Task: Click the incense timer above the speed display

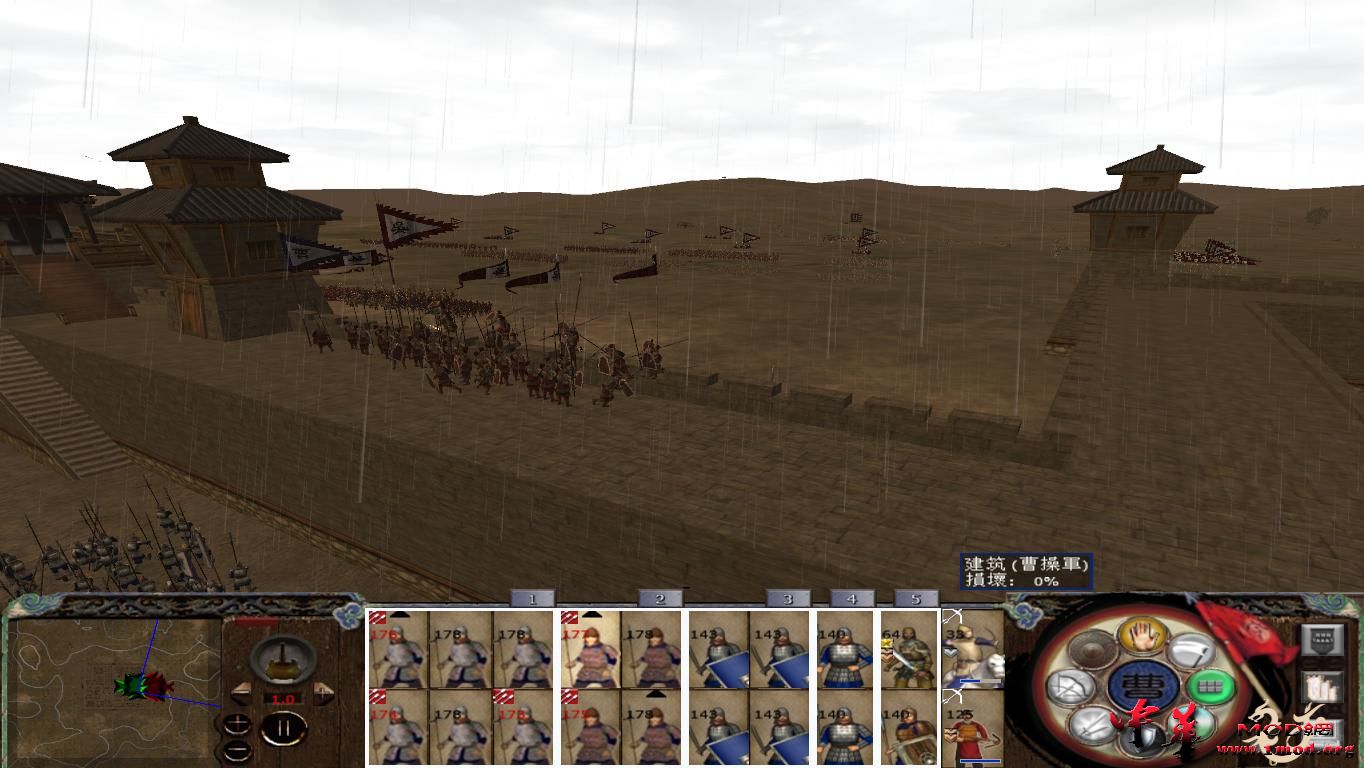Action: [281, 660]
